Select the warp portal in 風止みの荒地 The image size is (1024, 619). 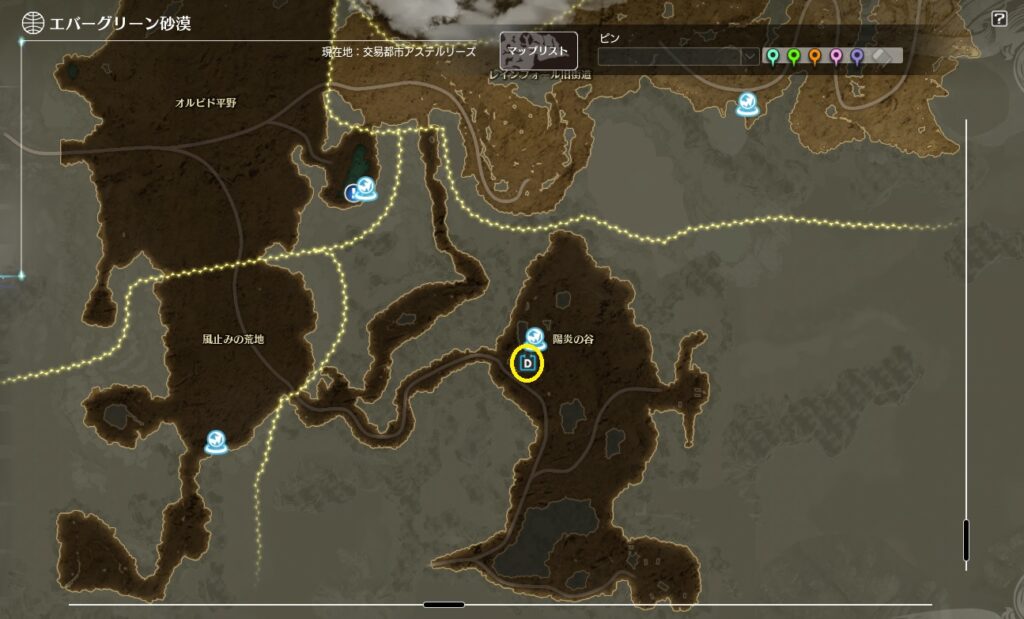[215, 441]
